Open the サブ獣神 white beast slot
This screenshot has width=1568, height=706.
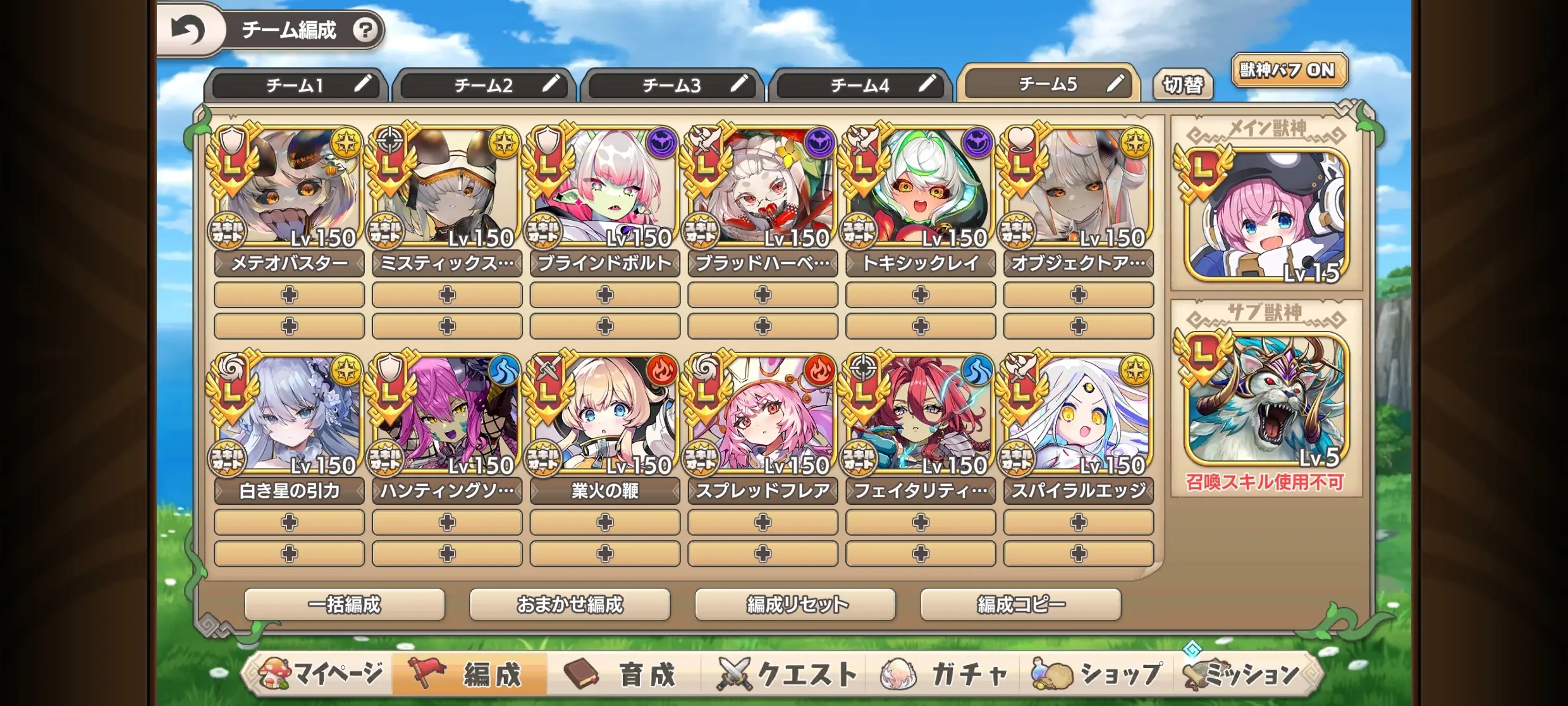pos(1266,400)
